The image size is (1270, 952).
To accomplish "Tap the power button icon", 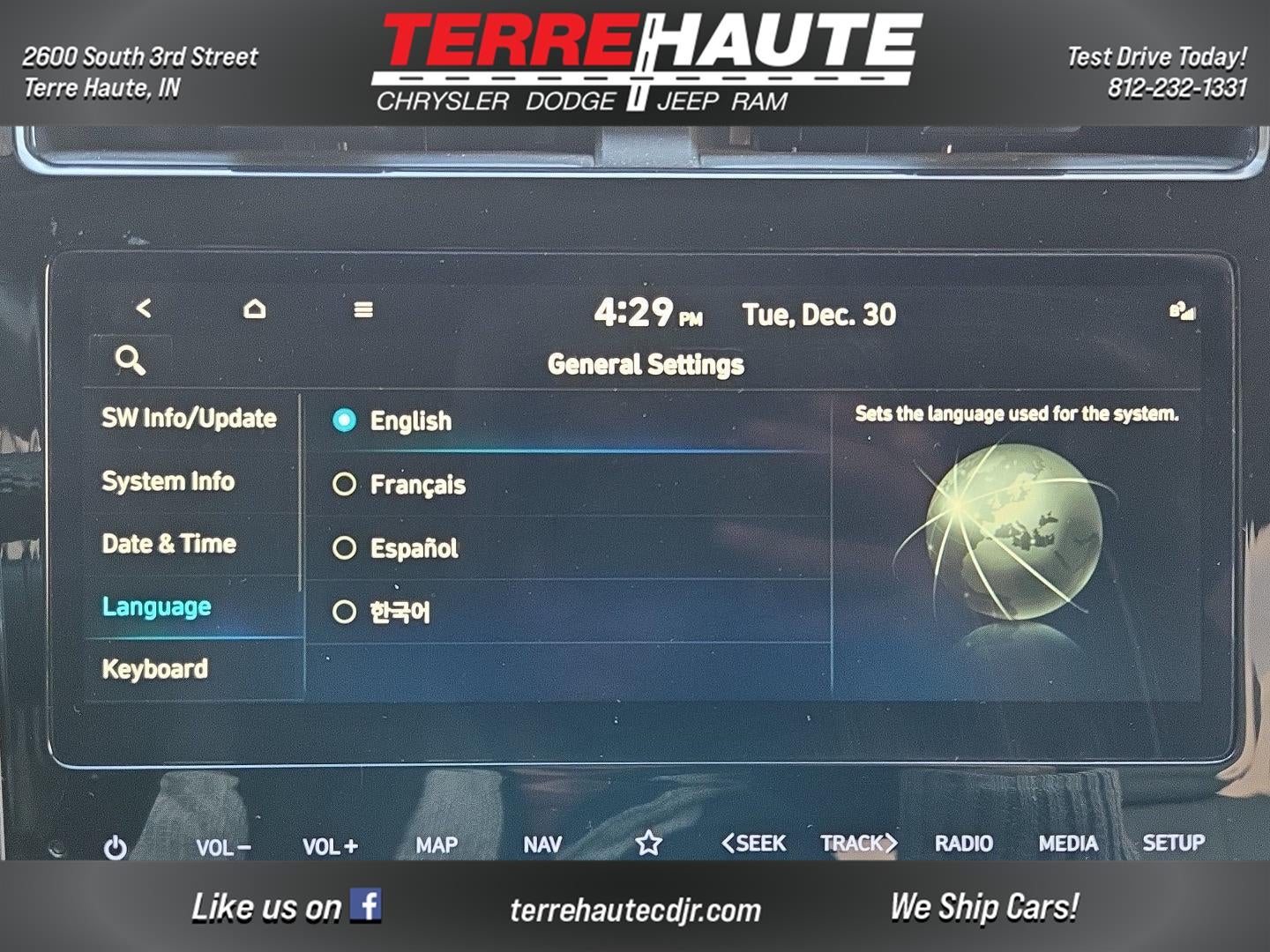I will coord(116,847).
